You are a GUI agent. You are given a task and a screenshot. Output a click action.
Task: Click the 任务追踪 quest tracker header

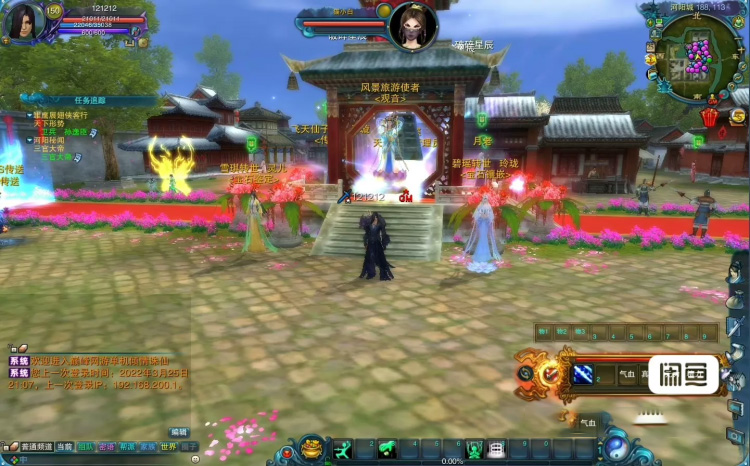pyautogui.click(x=89, y=100)
